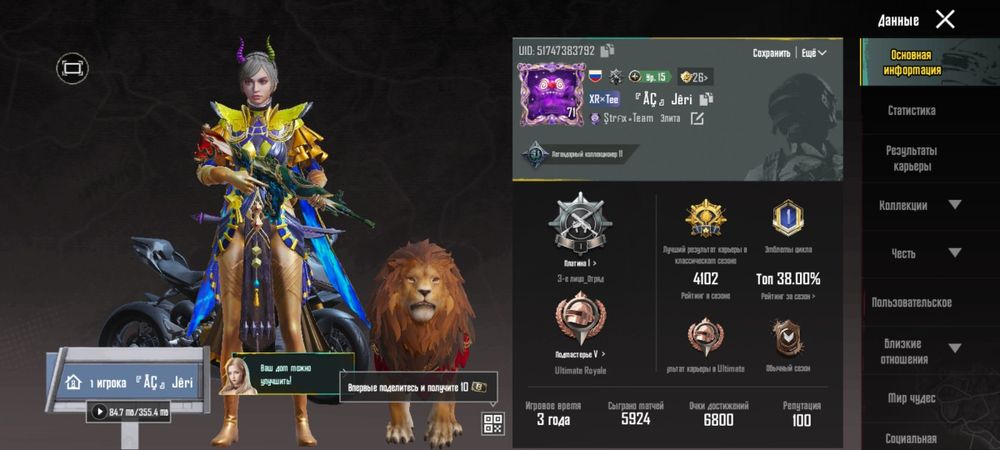
Task: Edit the team info with pencil icon
Action: click(697, 119)
